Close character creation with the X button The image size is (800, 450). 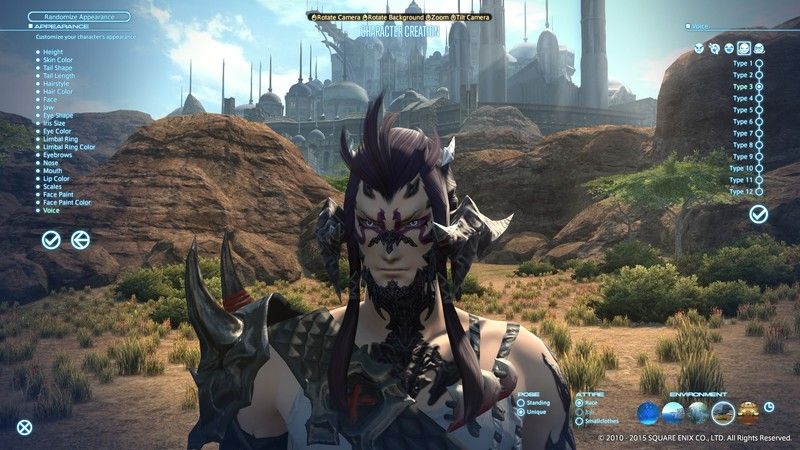pos(24,427)
